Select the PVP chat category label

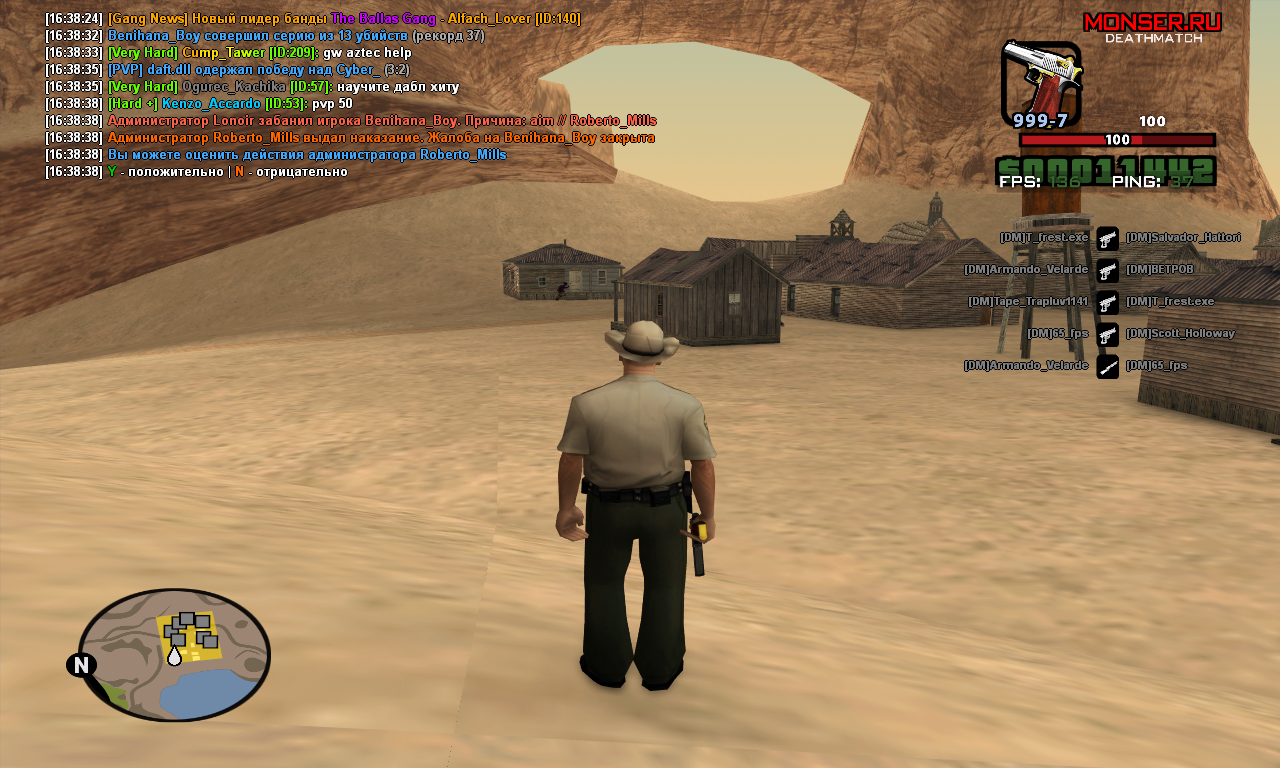(x=126, y=69)
